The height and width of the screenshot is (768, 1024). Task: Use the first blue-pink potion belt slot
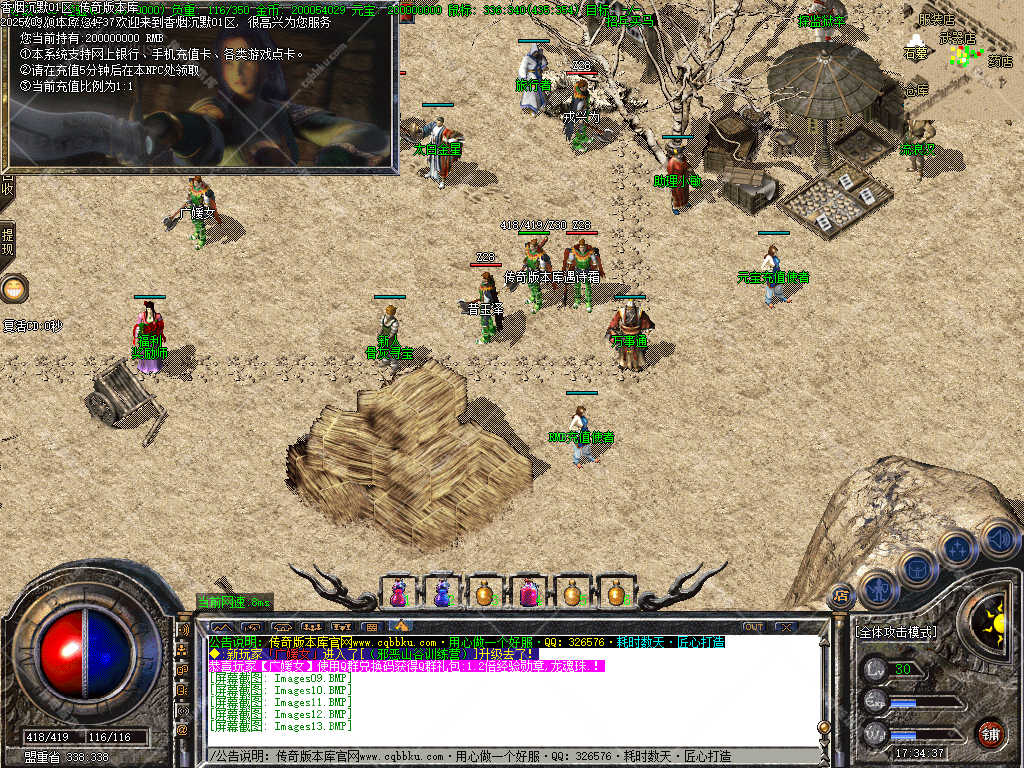[x=398, y=594]
